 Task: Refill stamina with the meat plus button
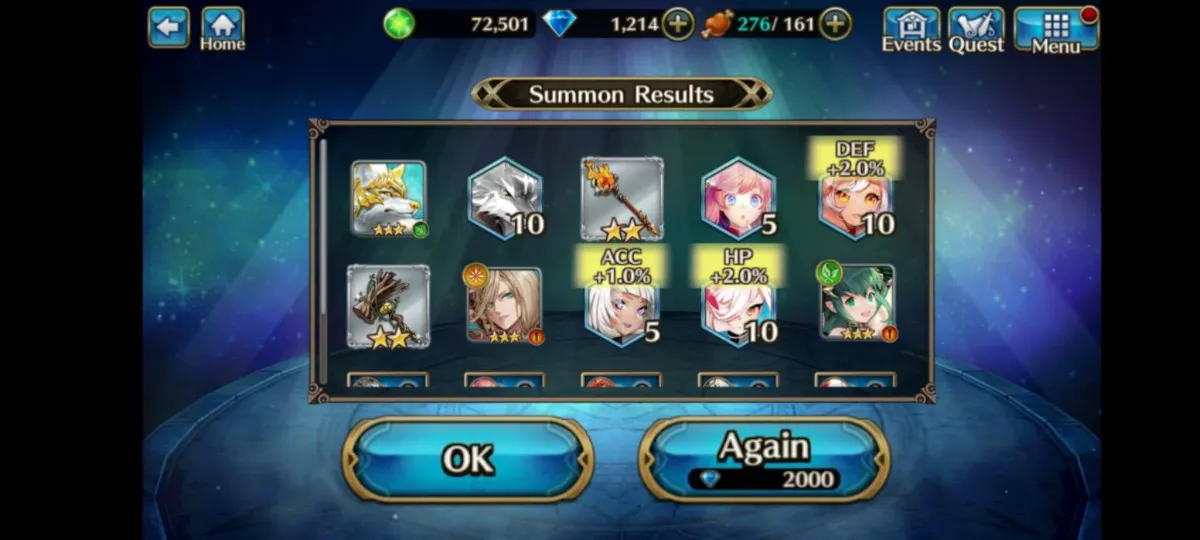pos(835,23)
